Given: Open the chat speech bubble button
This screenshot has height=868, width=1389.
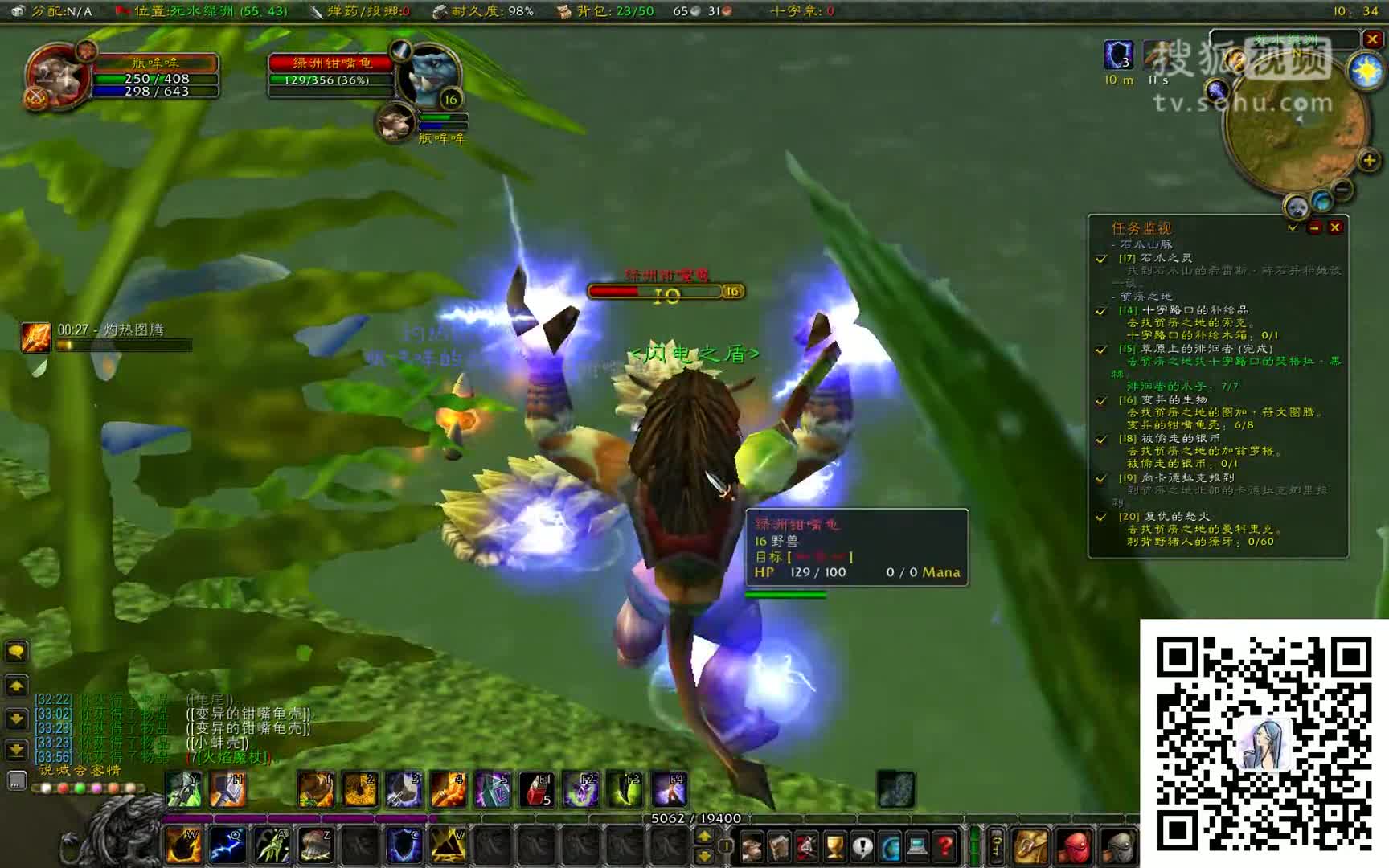Looking at the screenshot, I should (16, 652).
